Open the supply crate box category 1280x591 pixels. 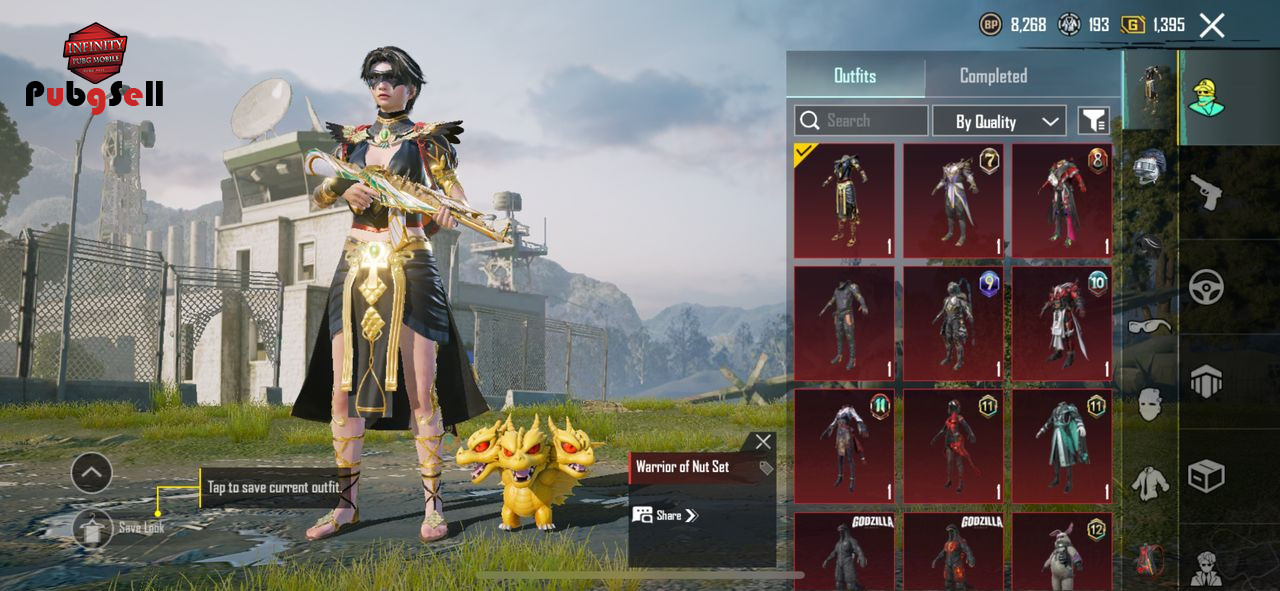(x=1206, y=476)
